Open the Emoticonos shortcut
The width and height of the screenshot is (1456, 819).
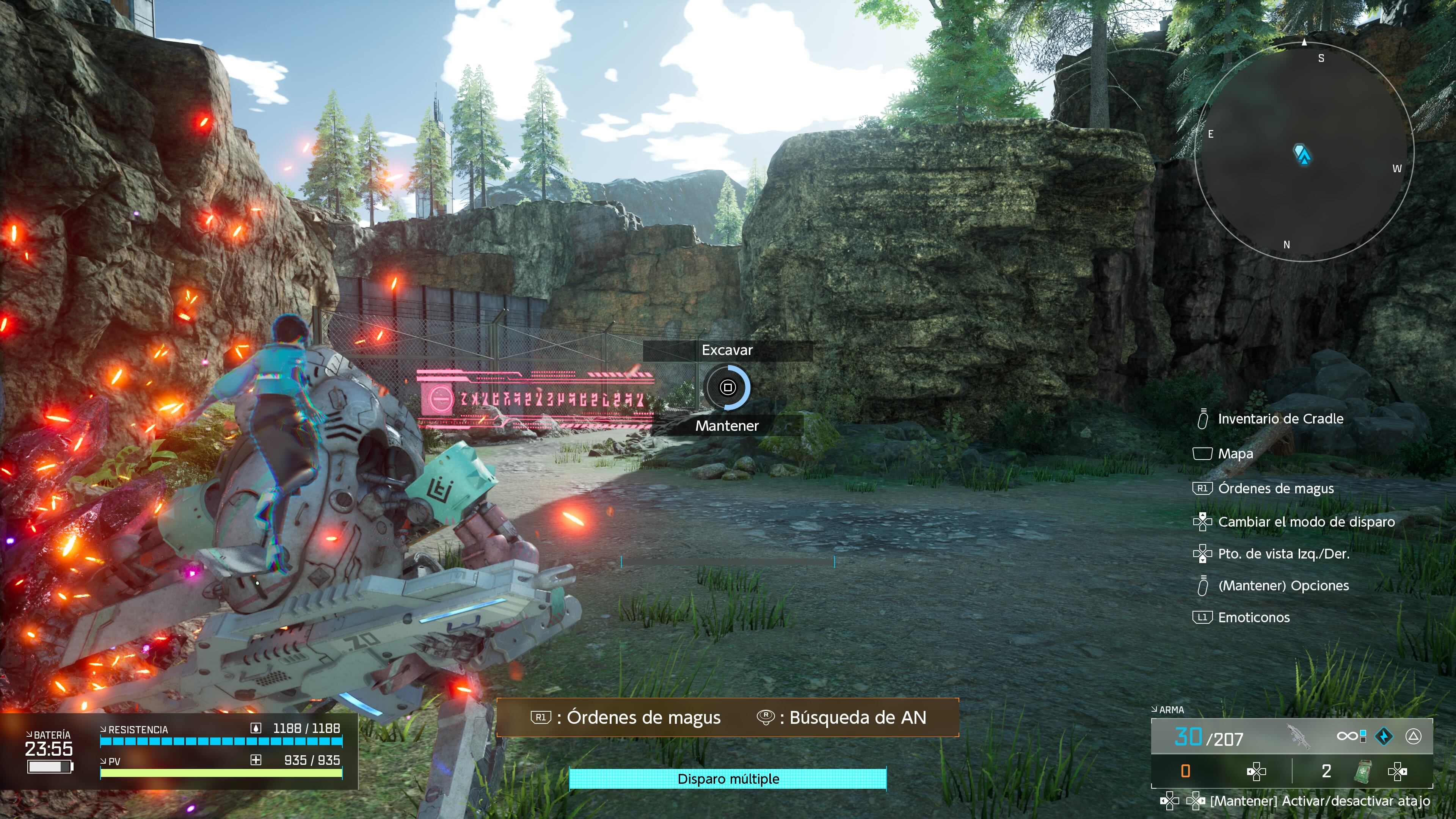tap(1253, 617)
